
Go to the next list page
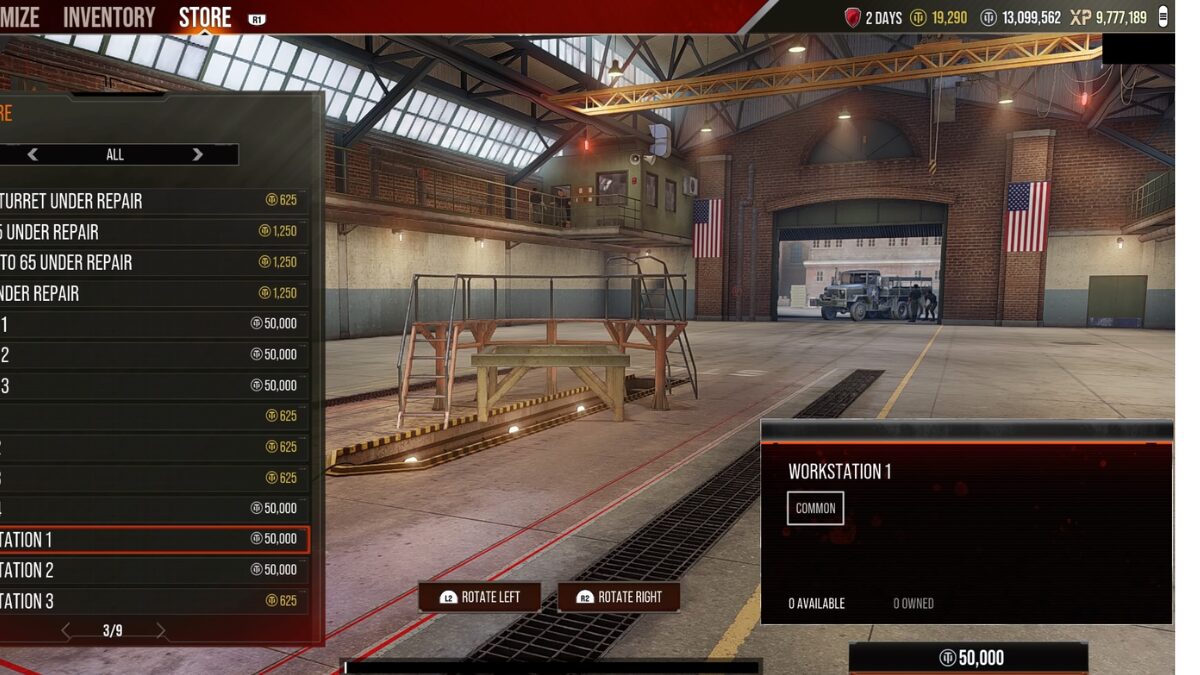[x=160, y=631]
